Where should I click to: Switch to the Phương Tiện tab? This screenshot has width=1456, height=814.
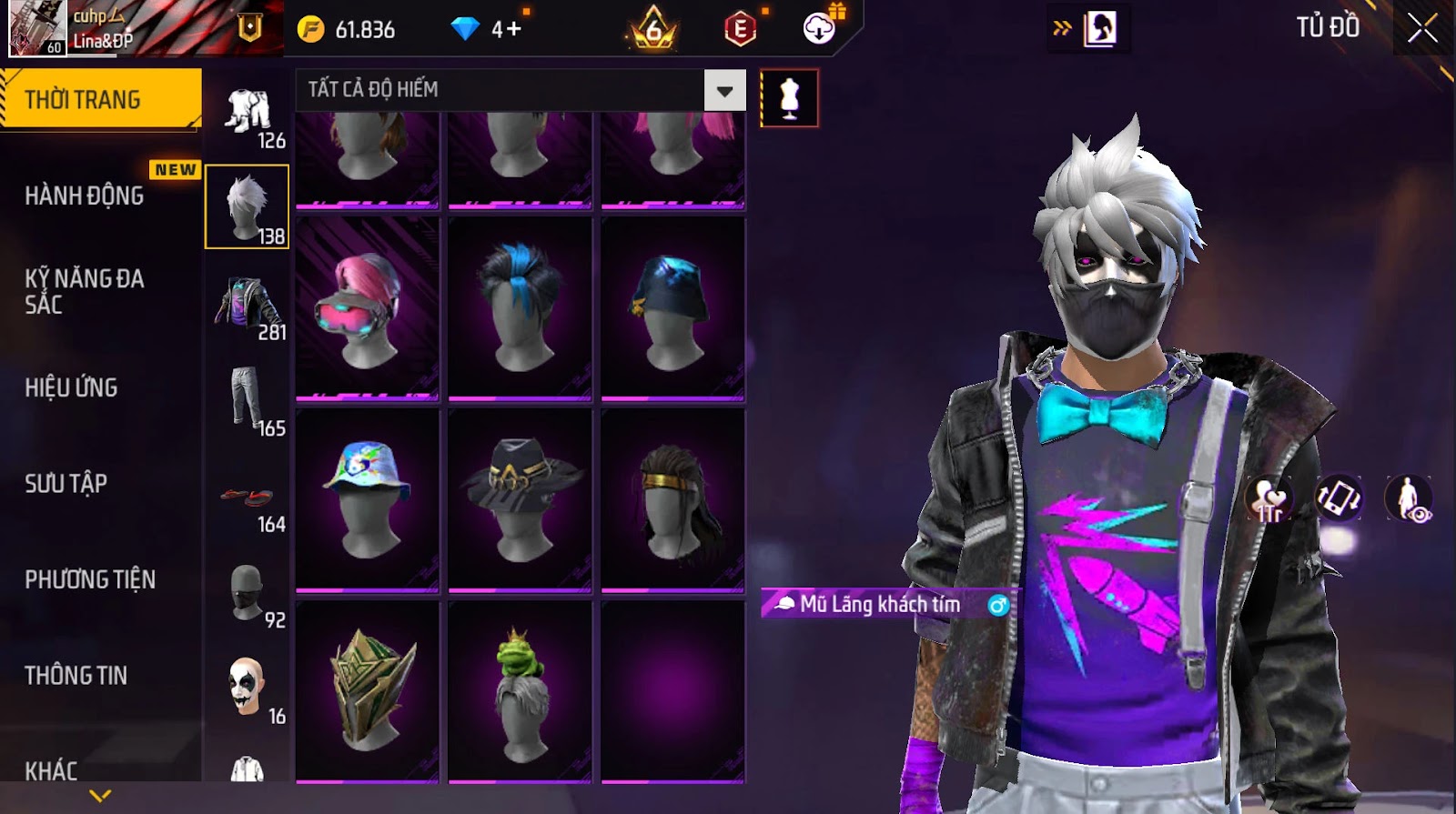(x=90, y=579)
